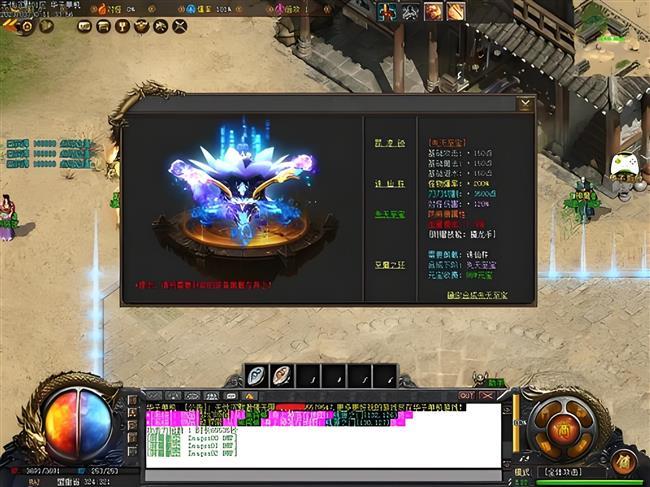Select the blue-faced buff icon at top
This screenshot has width=650, height=487.
385,12
